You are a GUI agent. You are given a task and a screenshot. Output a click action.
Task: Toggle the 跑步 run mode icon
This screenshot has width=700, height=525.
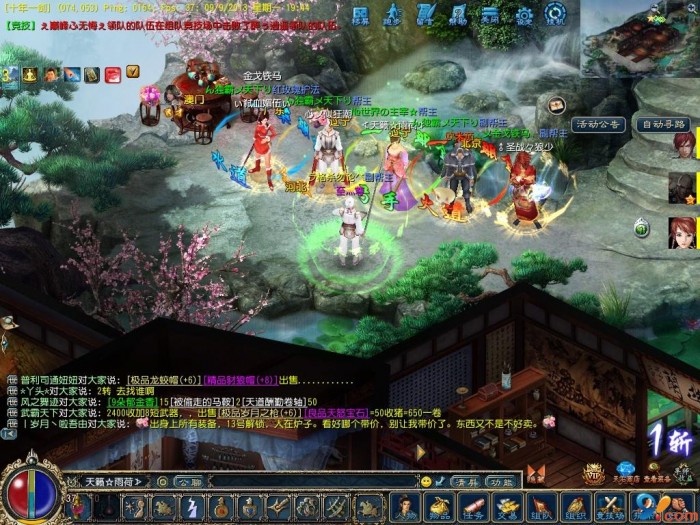(x=393, y=14)
